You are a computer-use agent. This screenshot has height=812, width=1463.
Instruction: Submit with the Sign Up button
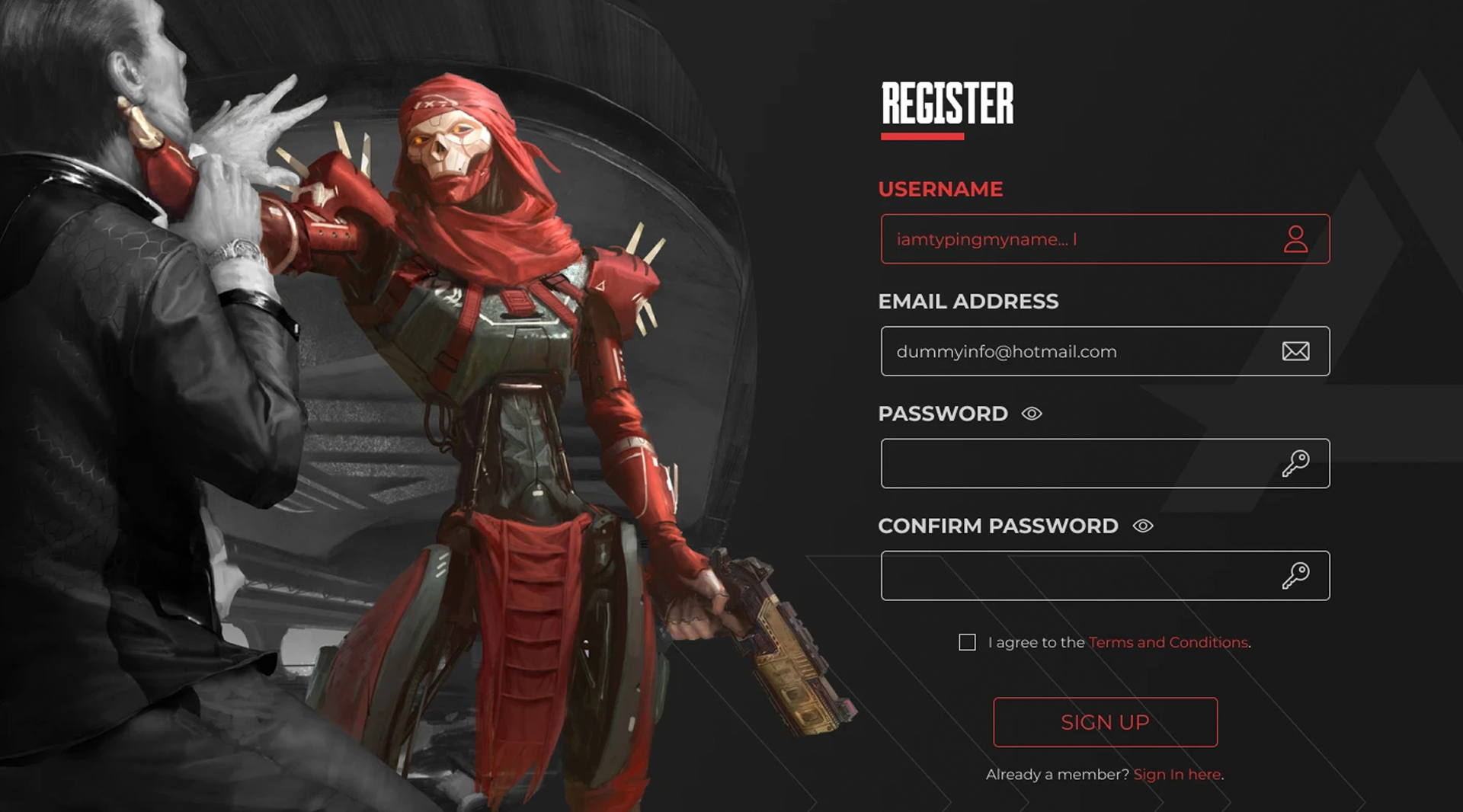pyautogui.click(x=1105, y=722)
